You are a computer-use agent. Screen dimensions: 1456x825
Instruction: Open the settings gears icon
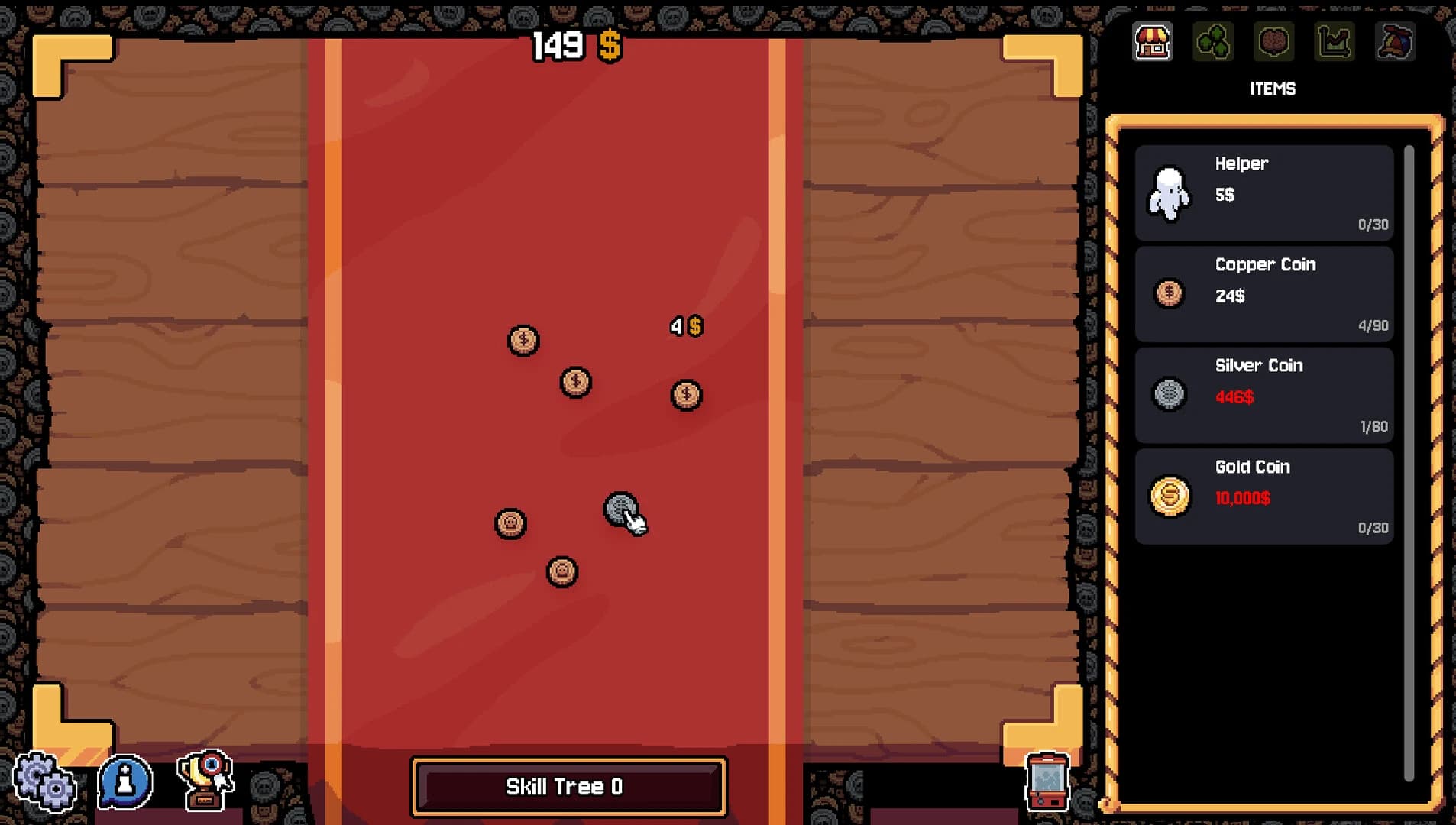[x=44, y=781]
